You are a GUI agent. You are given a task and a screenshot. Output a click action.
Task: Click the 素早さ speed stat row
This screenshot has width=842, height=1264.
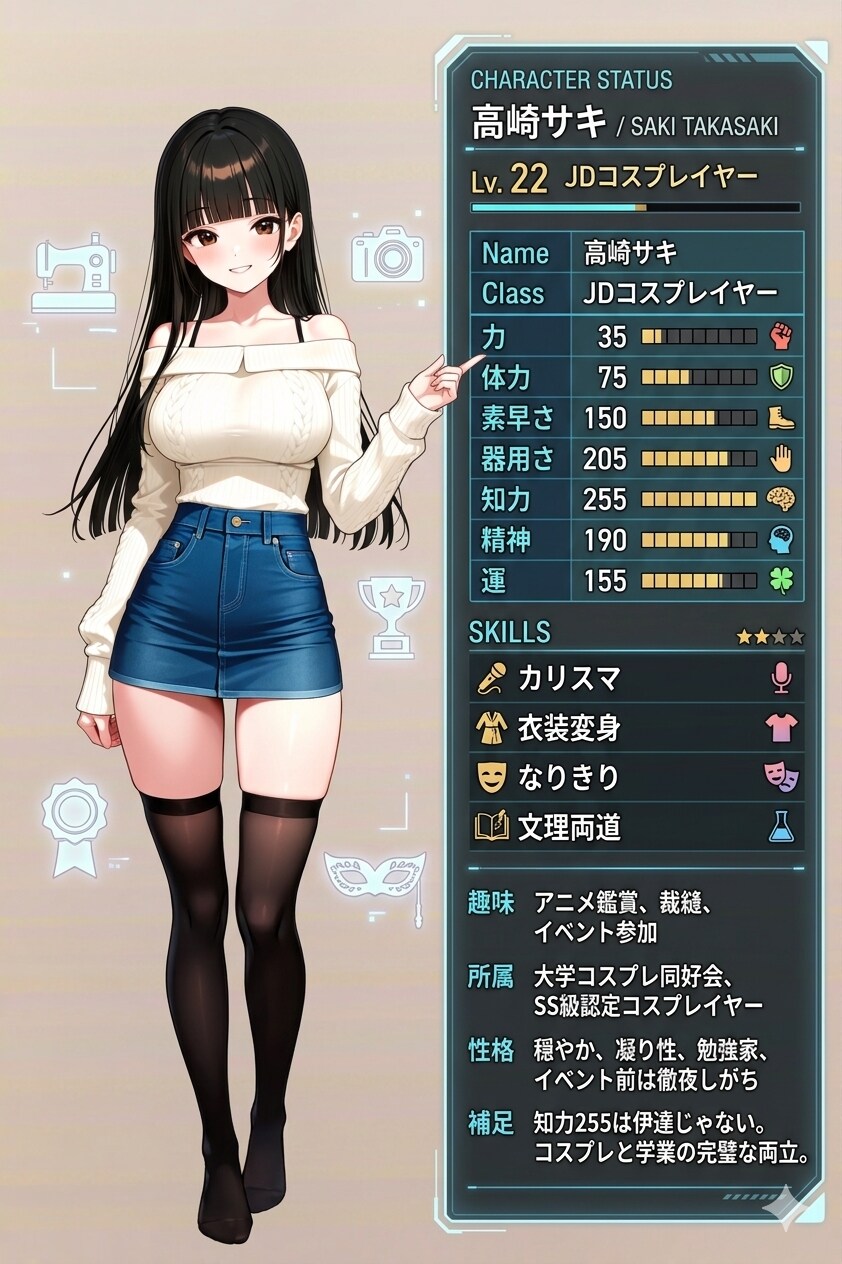(636, 417)
